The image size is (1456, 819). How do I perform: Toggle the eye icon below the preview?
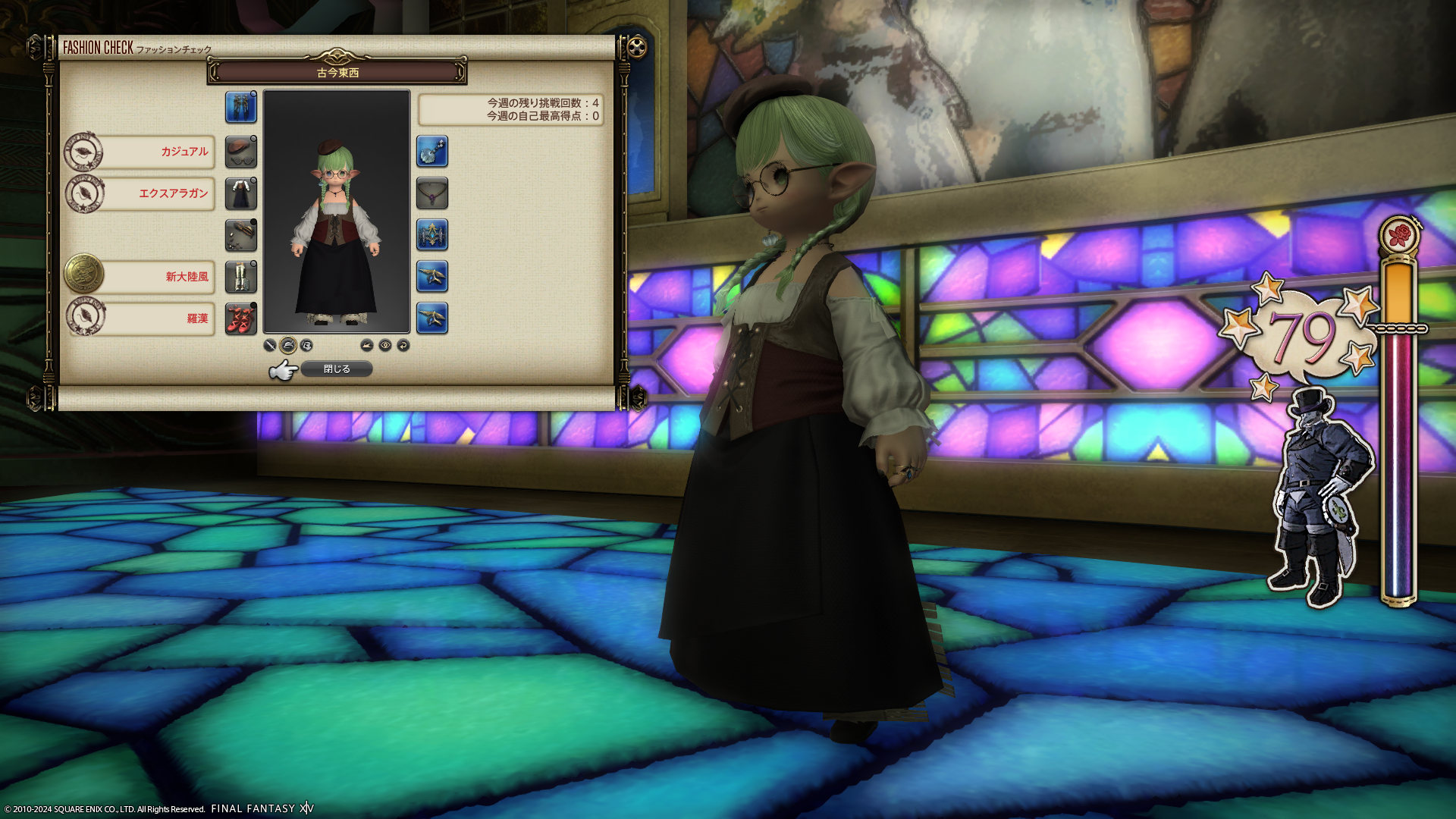click(x=385, y=346)
